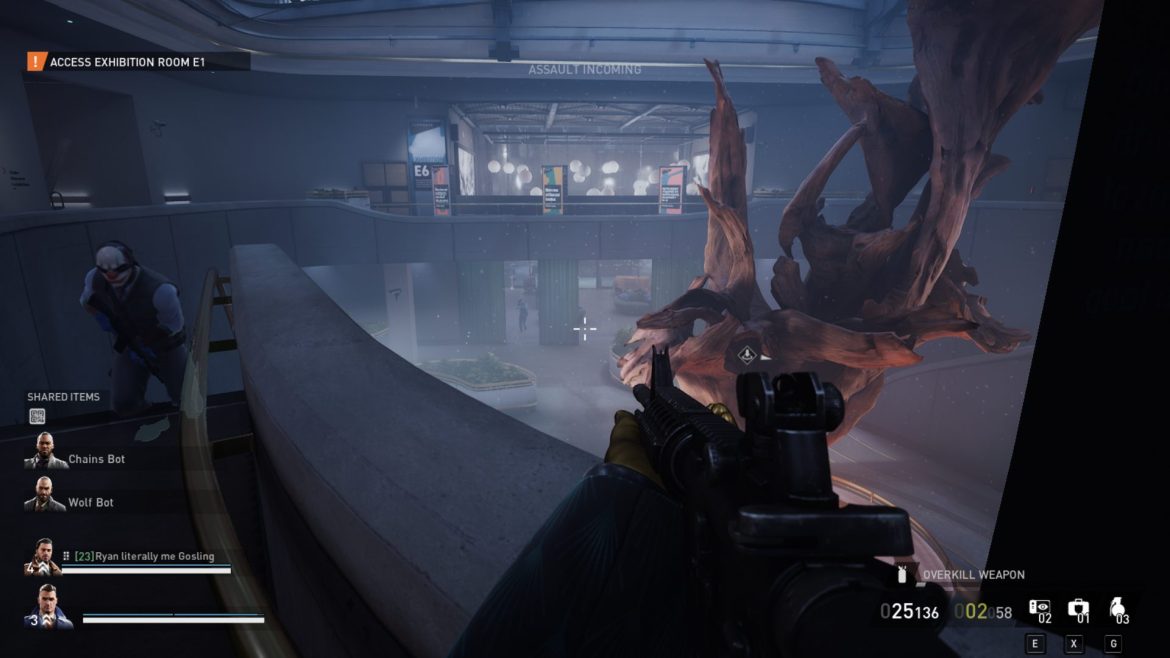This screenshot has height=658, width=1170.
Task: Click the shared QR code item icon
Action: [x=37, y=416]
